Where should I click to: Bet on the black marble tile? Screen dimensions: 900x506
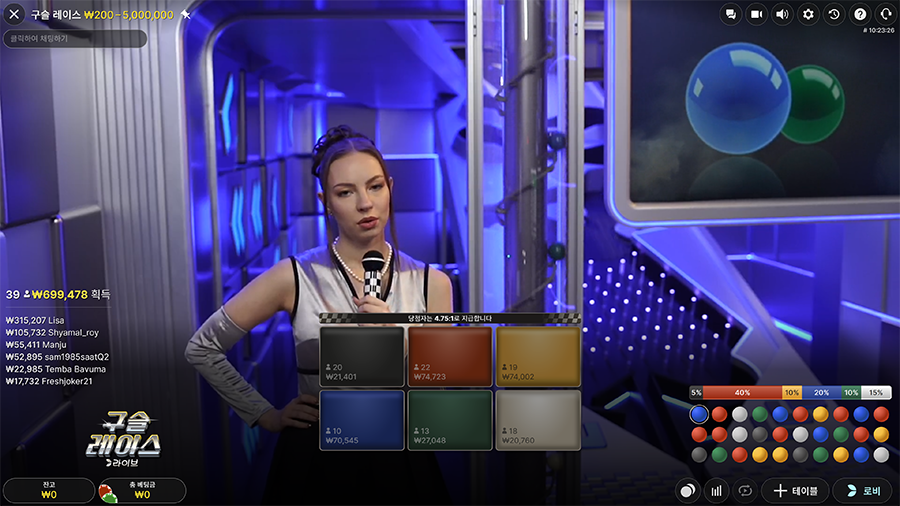tap(361, 356)
